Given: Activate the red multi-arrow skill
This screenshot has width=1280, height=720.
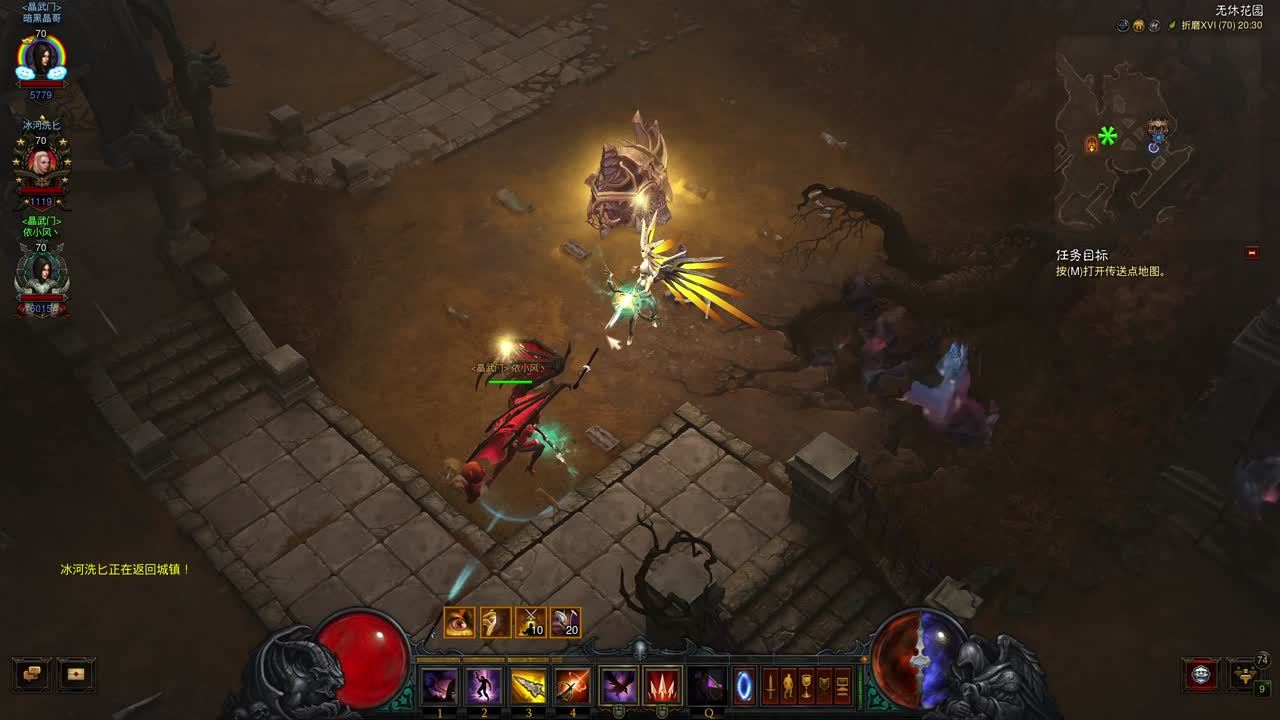Looking at the screenshot, I should point(662,686).
